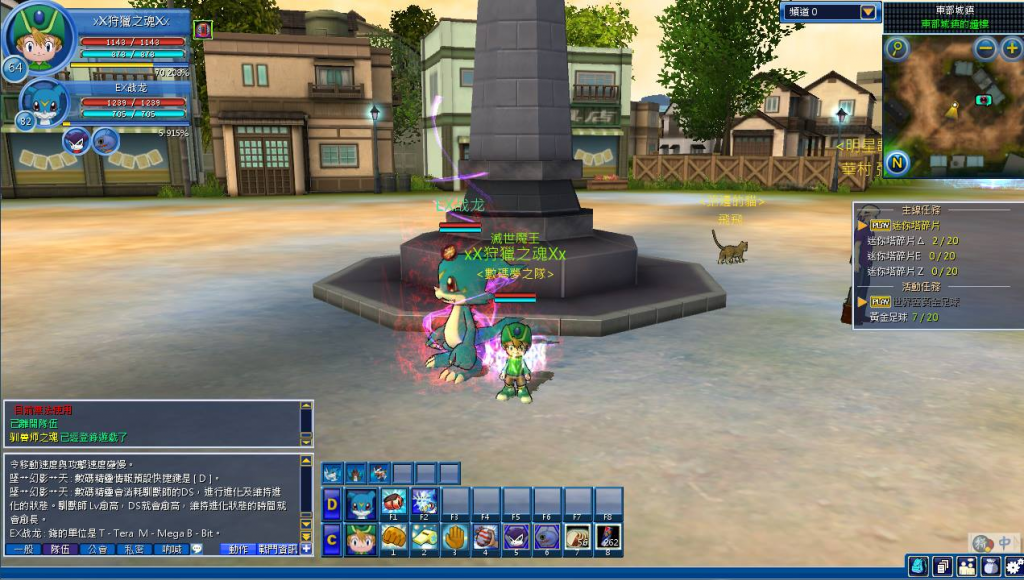Use the whistle skill in slot 2
The image size is (1024, 580).
pyautogui.click(x=424, y=538)
